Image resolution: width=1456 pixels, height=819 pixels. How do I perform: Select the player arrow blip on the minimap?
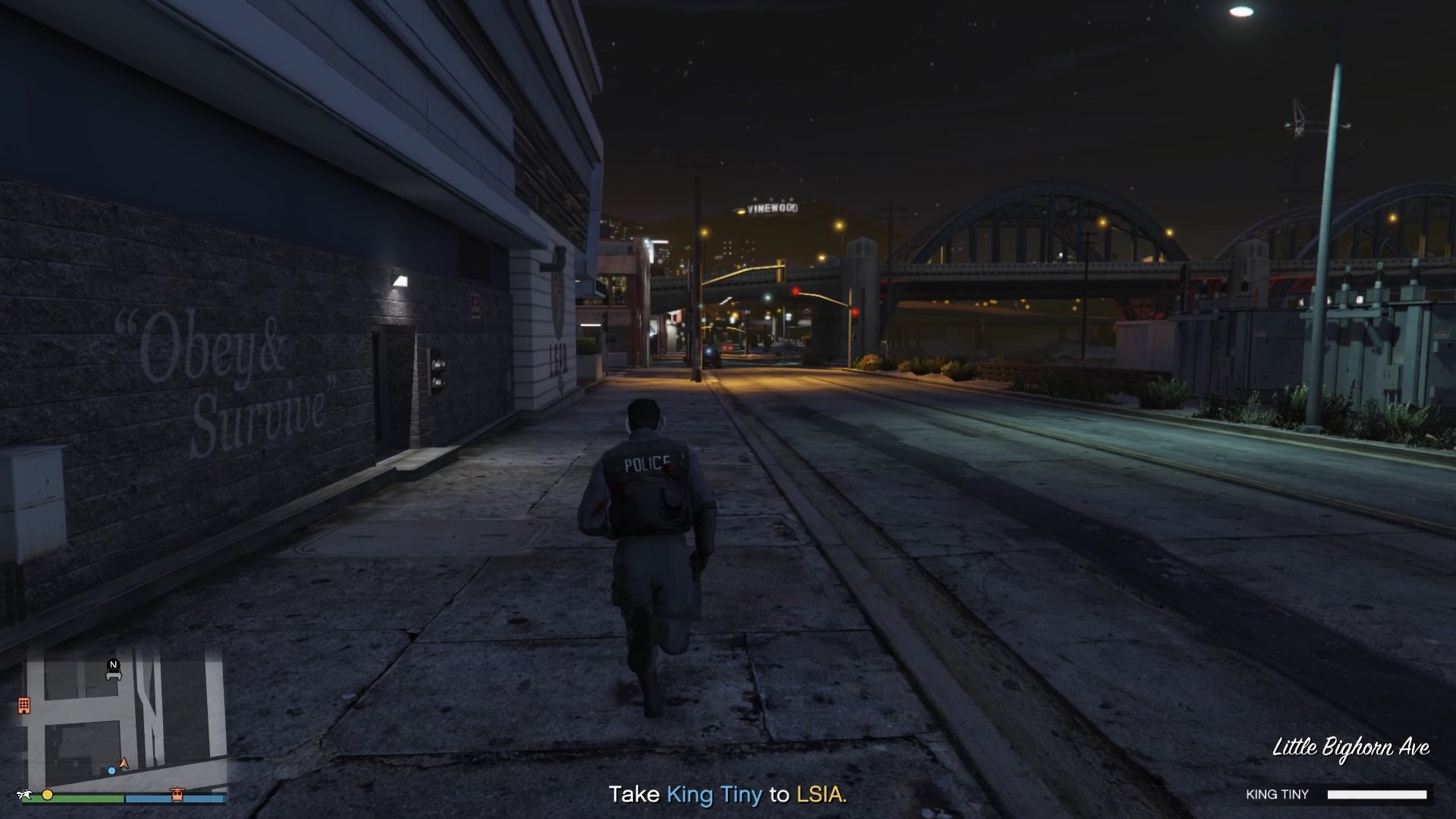pyautogui.click(x=124, y=763)
